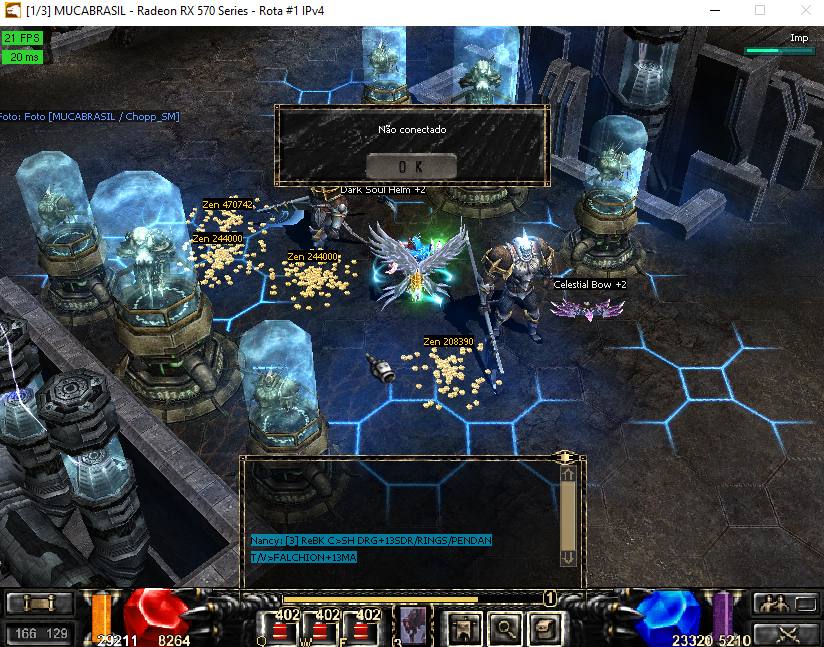The height and width of the screenshot is (647, 824).
Task: Minimize the MUCABRASIL game window
Action: (713, 10)
